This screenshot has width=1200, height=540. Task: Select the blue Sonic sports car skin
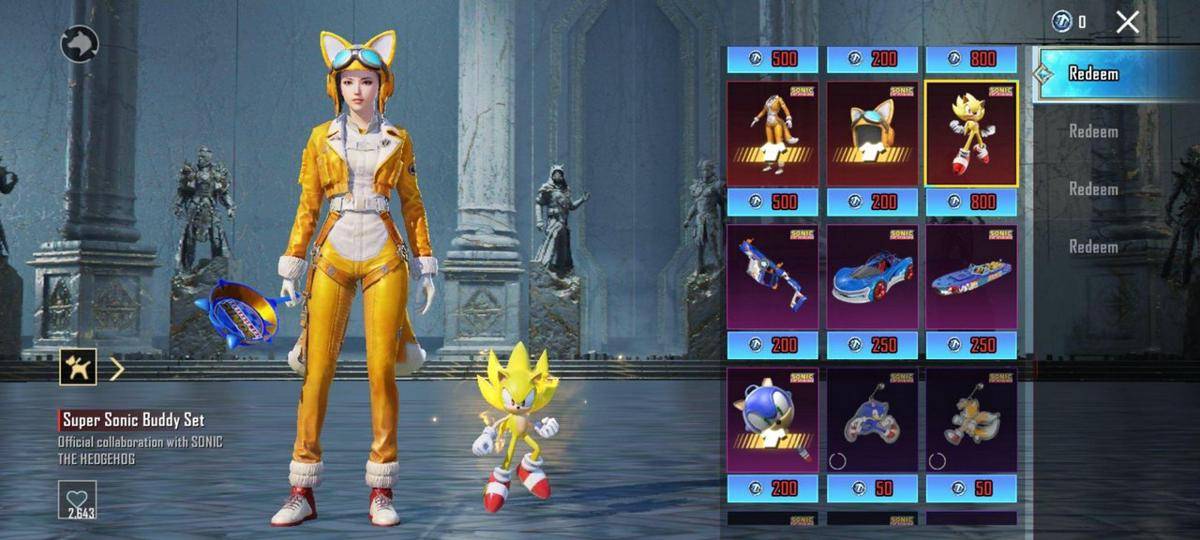click(x=872, y=277)
